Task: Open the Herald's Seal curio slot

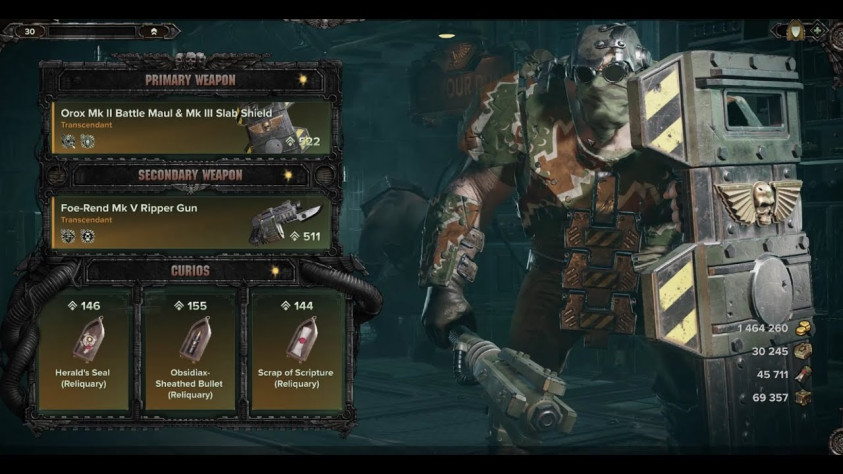Action: 84,350
